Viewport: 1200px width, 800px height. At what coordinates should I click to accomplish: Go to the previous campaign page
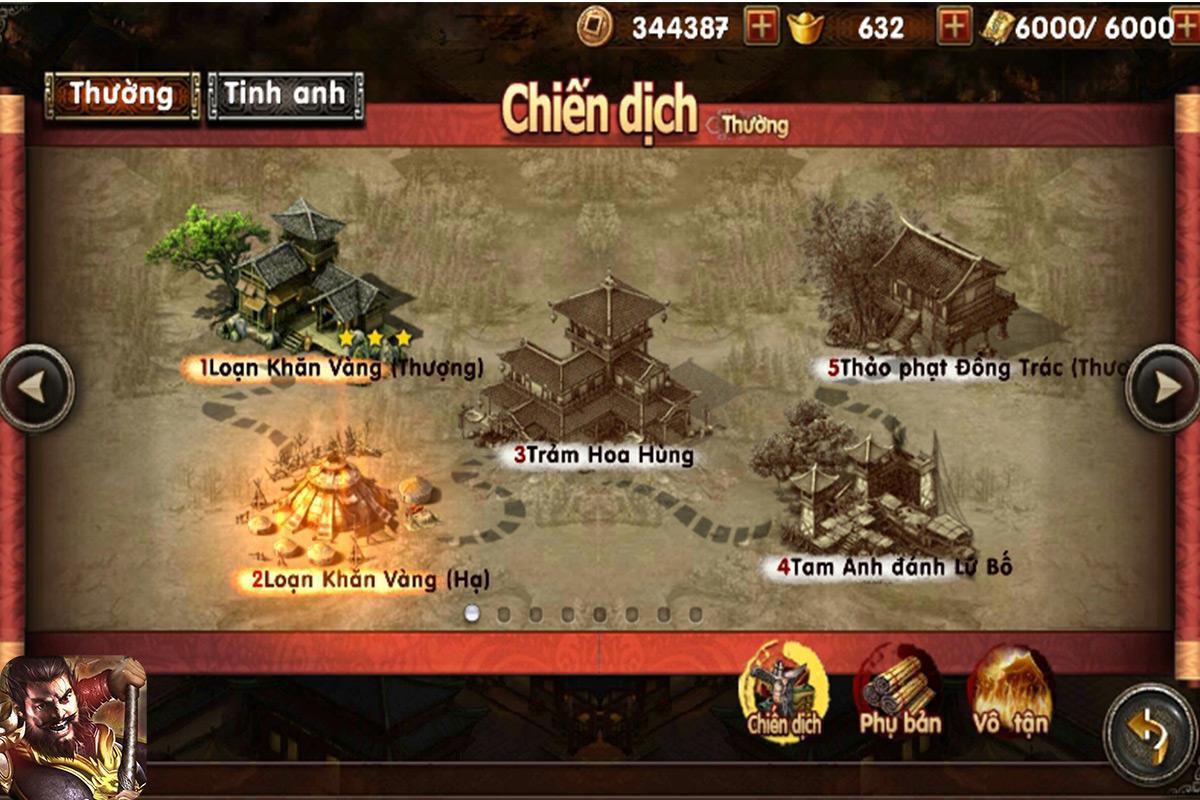pos(36,388)
